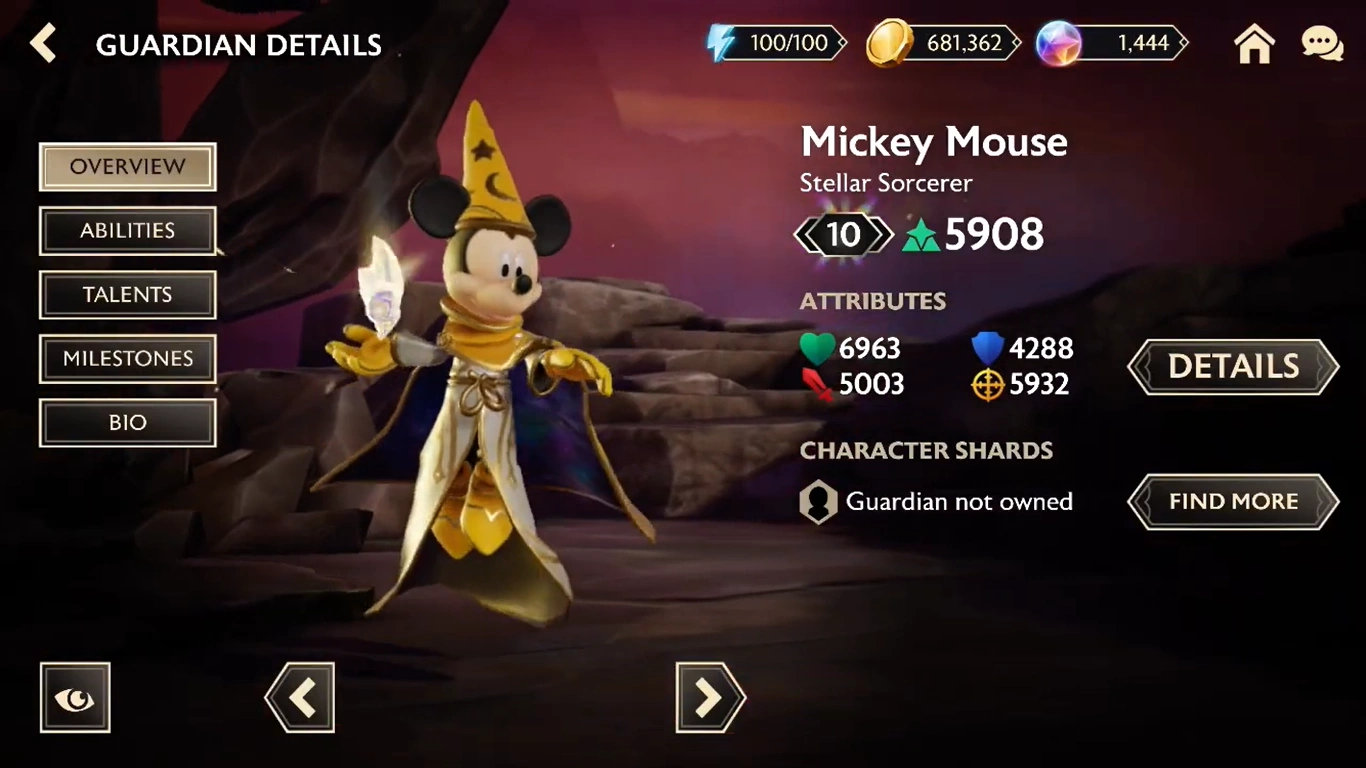Switch to the ABILITIES tab
1366x768 pixels.
127,230
